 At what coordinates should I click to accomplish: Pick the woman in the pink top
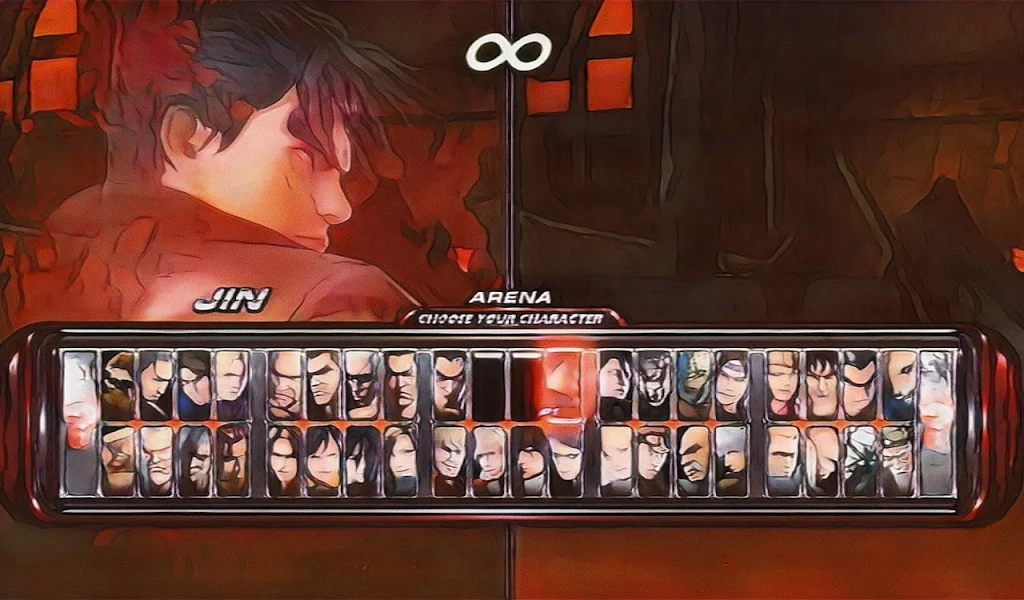(x=783, y=385)
